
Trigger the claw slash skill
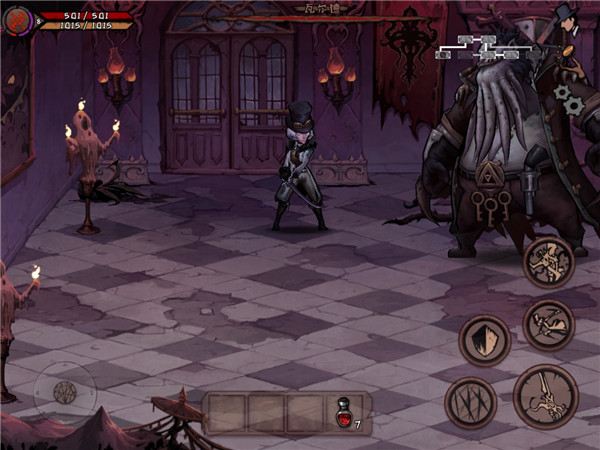pos(469,403)
